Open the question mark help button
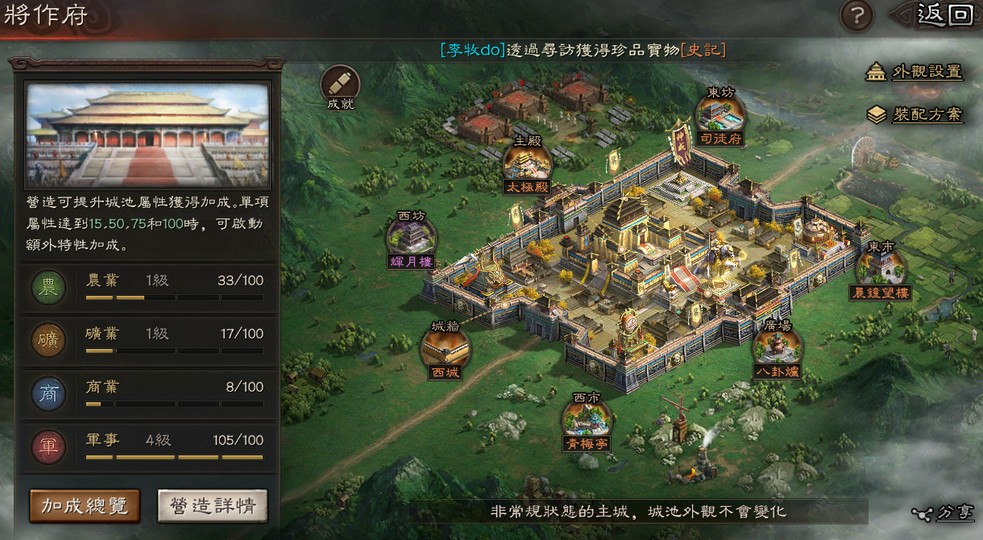Screen dimensions: 983x540 coord(857,15)
